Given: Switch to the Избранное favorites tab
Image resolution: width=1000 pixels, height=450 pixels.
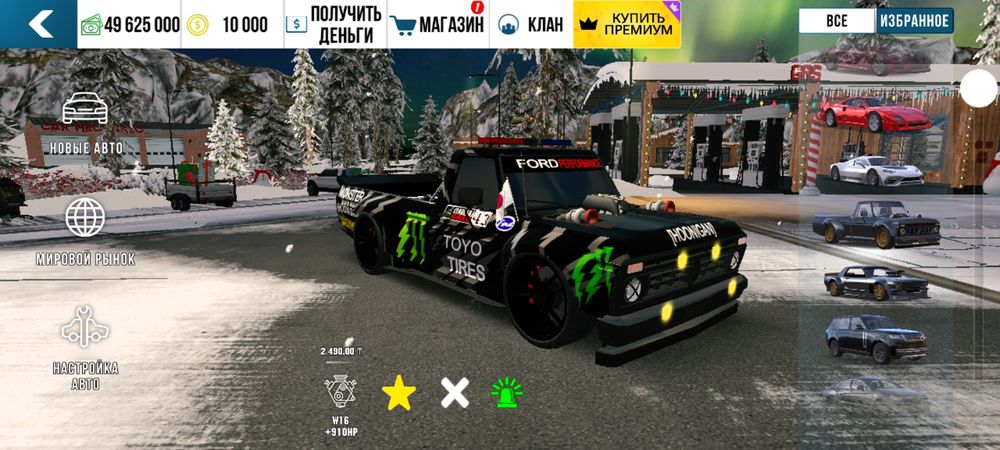Looking at the screenshot, I should 913,21.
